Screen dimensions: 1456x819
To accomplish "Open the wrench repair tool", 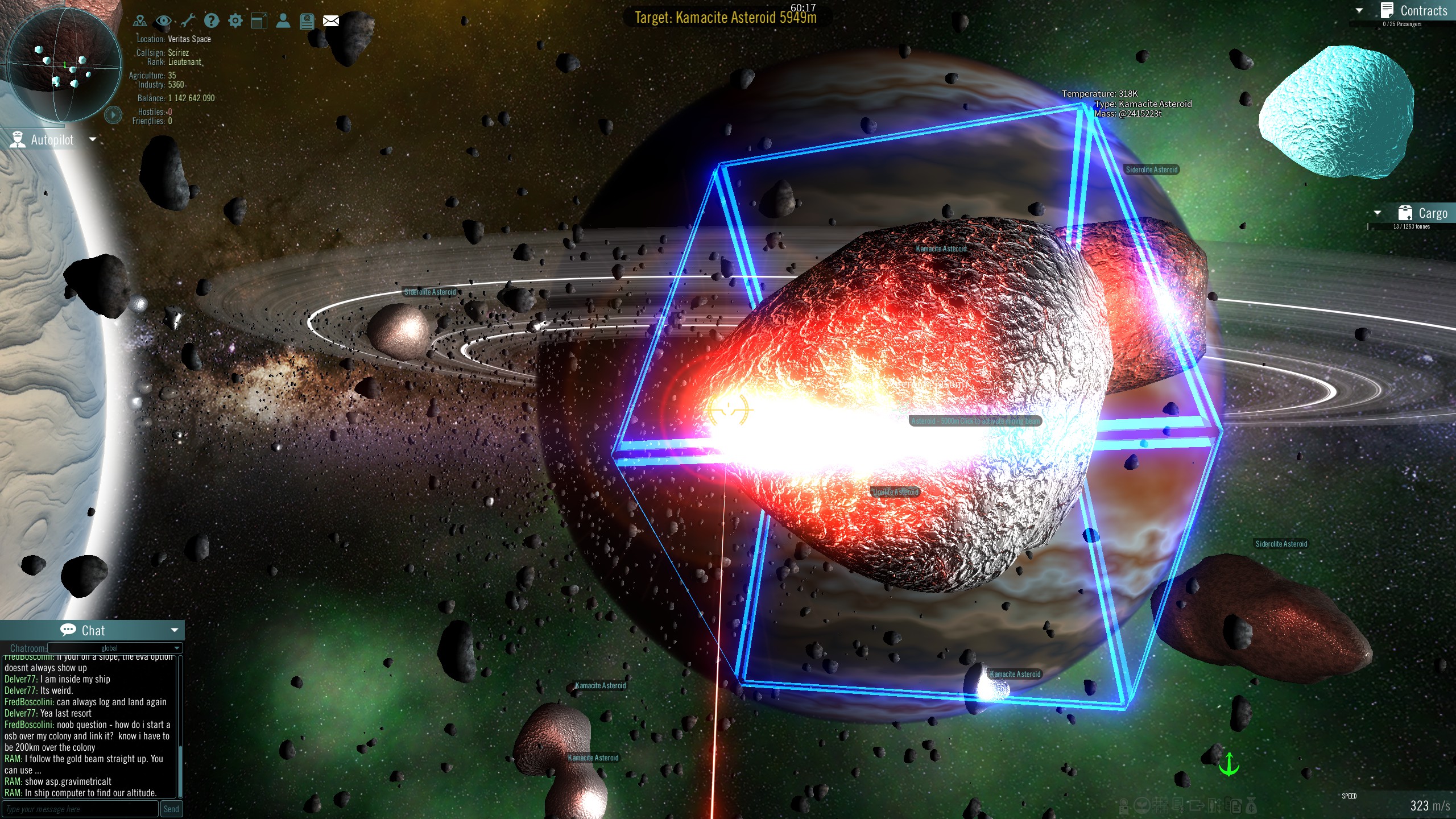I will (188, 20).
